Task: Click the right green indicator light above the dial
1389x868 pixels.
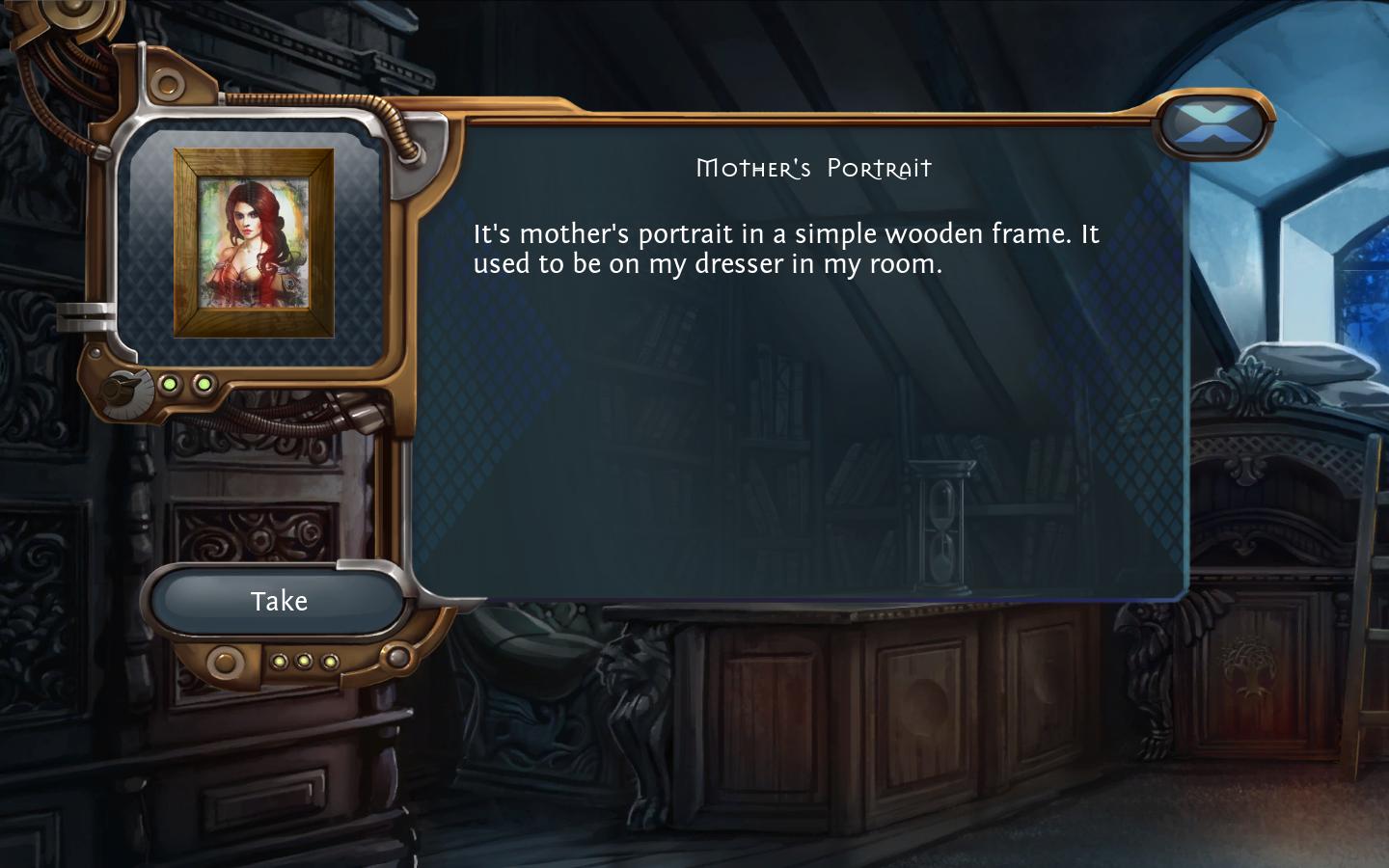Action: coord(204,384)
